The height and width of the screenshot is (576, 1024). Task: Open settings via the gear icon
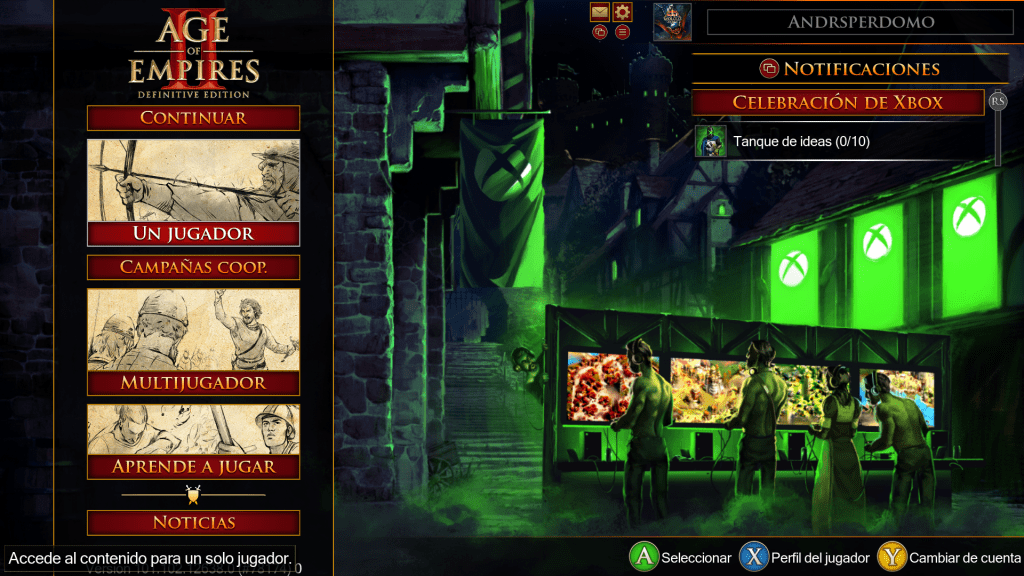(x=623, y=12)
